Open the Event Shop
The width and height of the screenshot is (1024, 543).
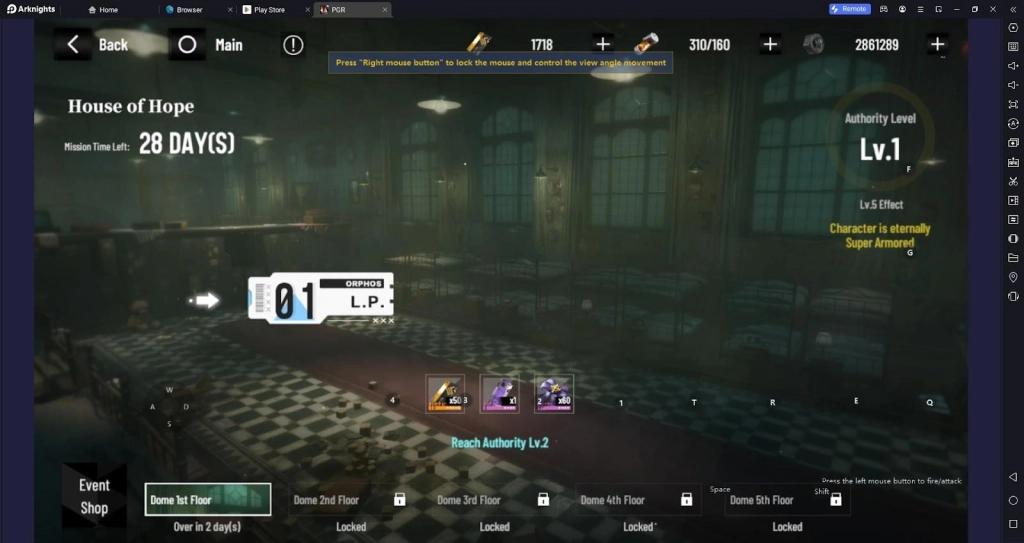[94, 496]
